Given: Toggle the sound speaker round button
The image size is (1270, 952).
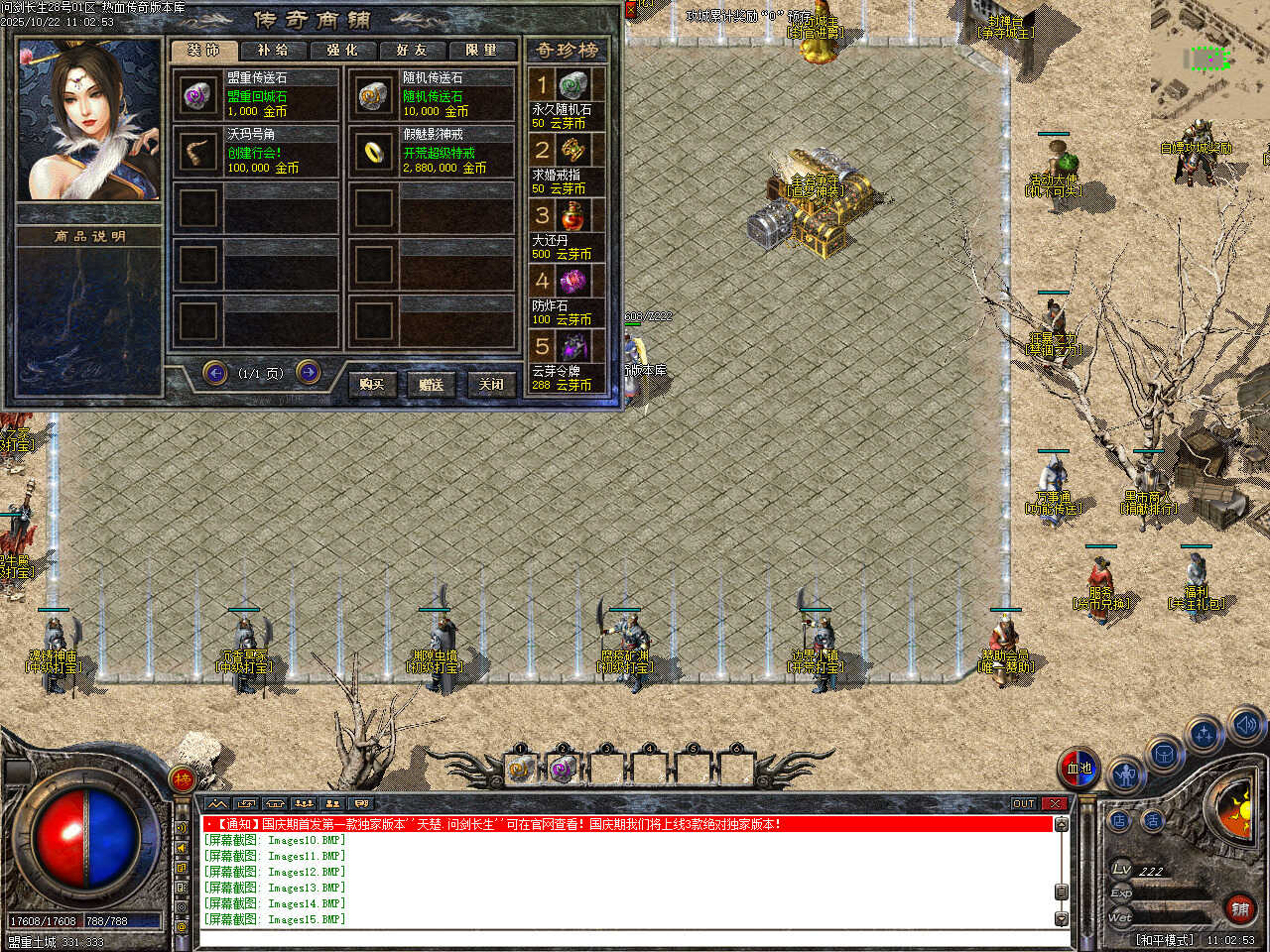Looking at the screenshot, I should (1246, 725).
